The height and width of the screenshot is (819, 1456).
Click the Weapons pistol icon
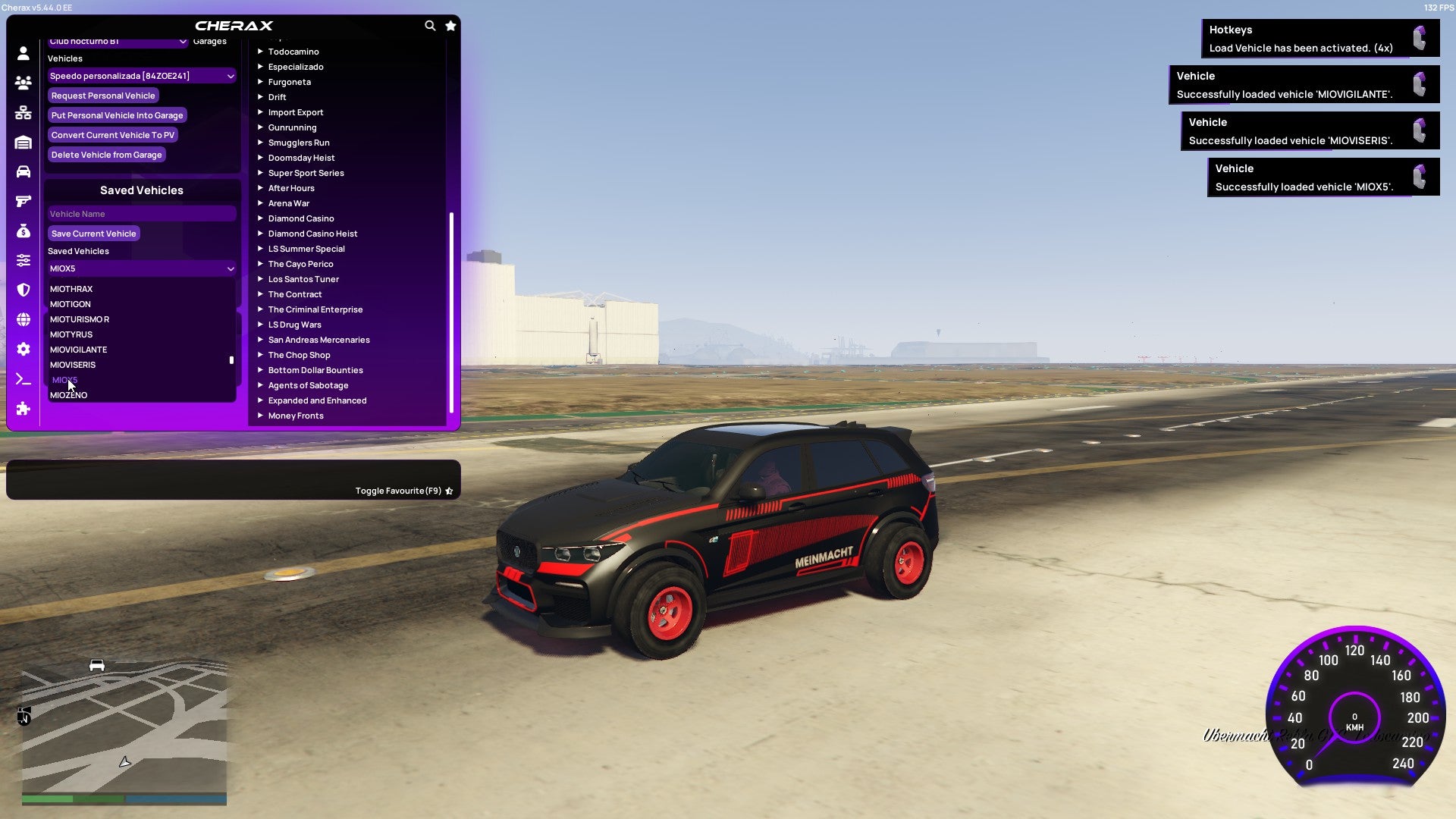23,200
